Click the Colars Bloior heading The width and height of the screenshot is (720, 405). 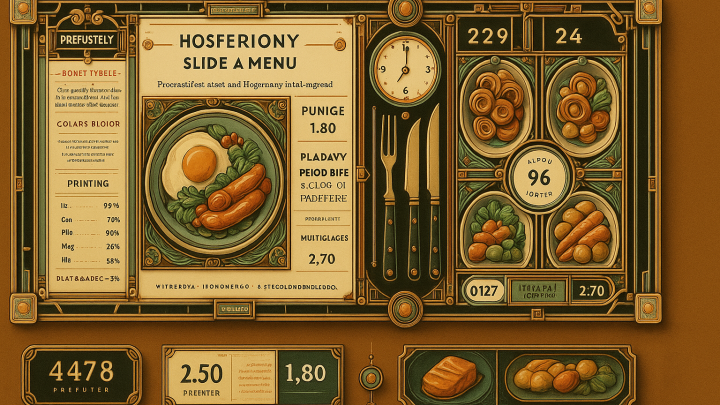click(x=87, y=125)
